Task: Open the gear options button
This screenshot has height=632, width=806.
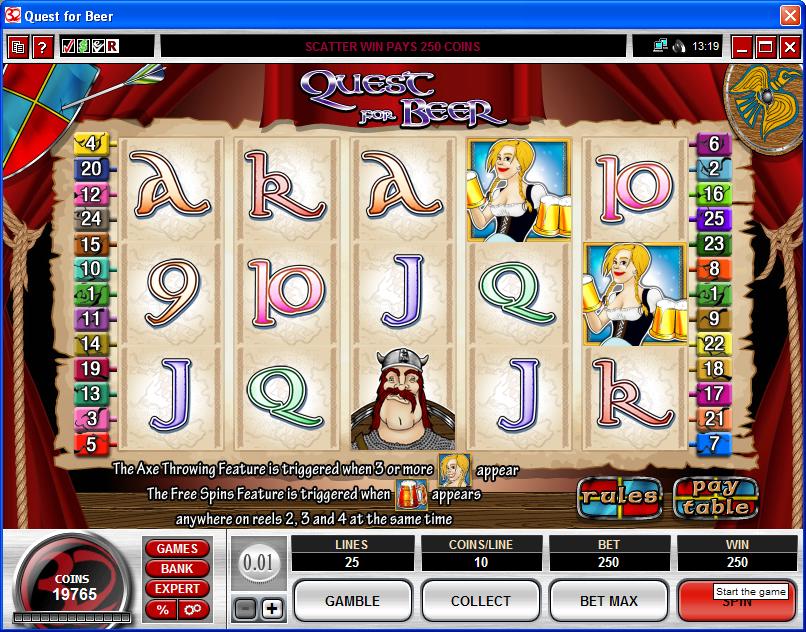Action: click(192, 609)
